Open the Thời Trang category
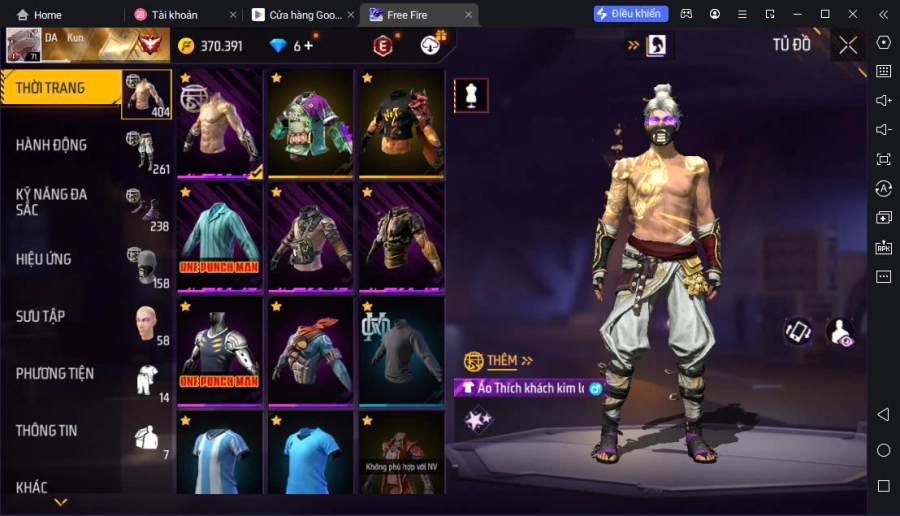Image resolution: width=900 pixels, height=516 pixels. coord(50,88)
